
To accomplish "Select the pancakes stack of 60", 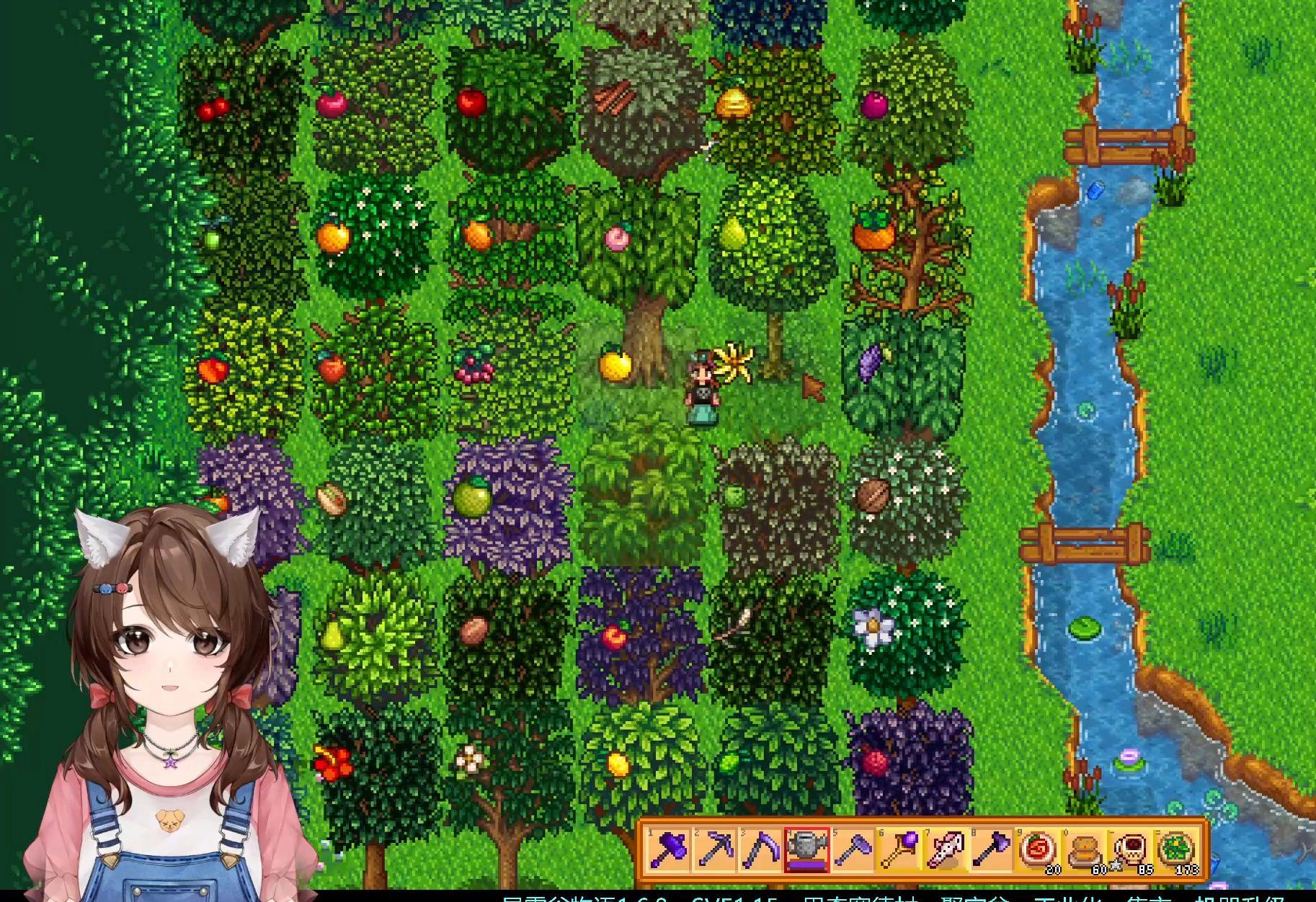I will coord(1085,850).
